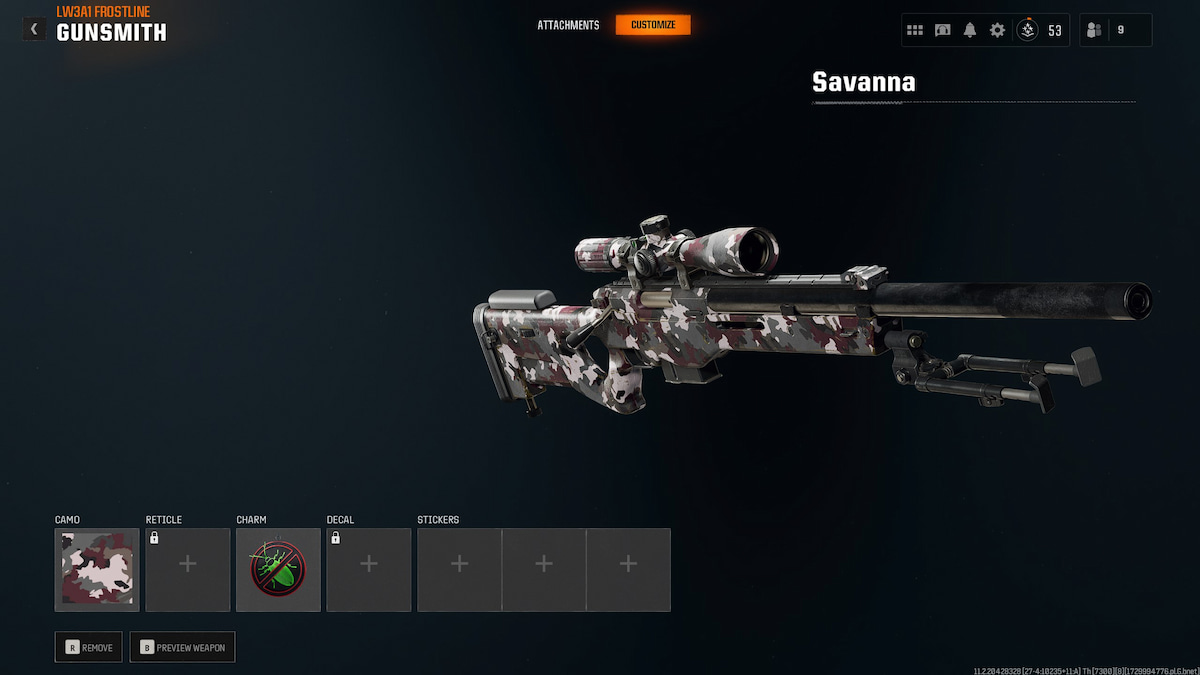Open settings via the gear icon

[x=997, y=30]
